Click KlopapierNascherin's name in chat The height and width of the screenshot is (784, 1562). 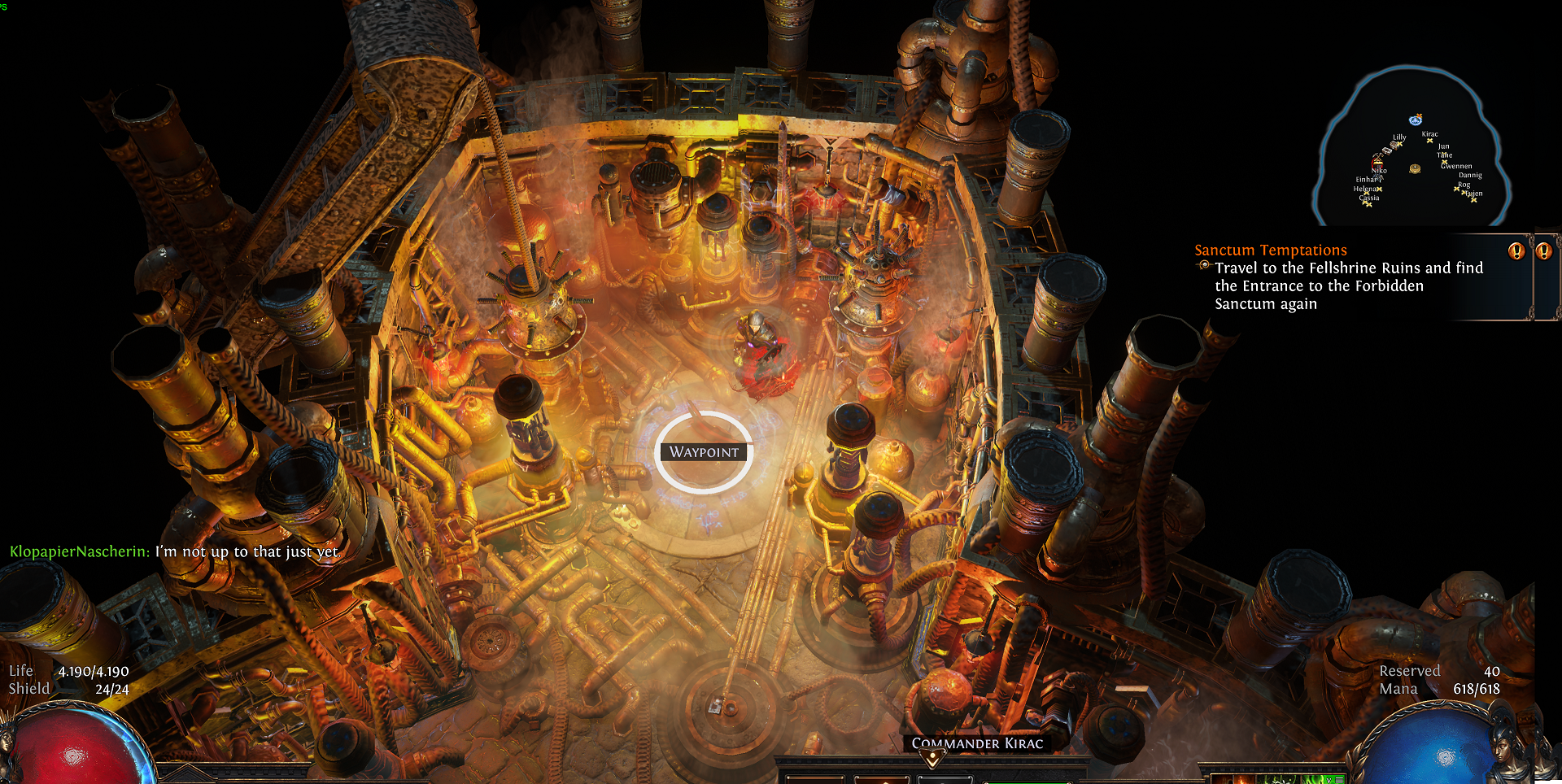(x=78, y=552)
